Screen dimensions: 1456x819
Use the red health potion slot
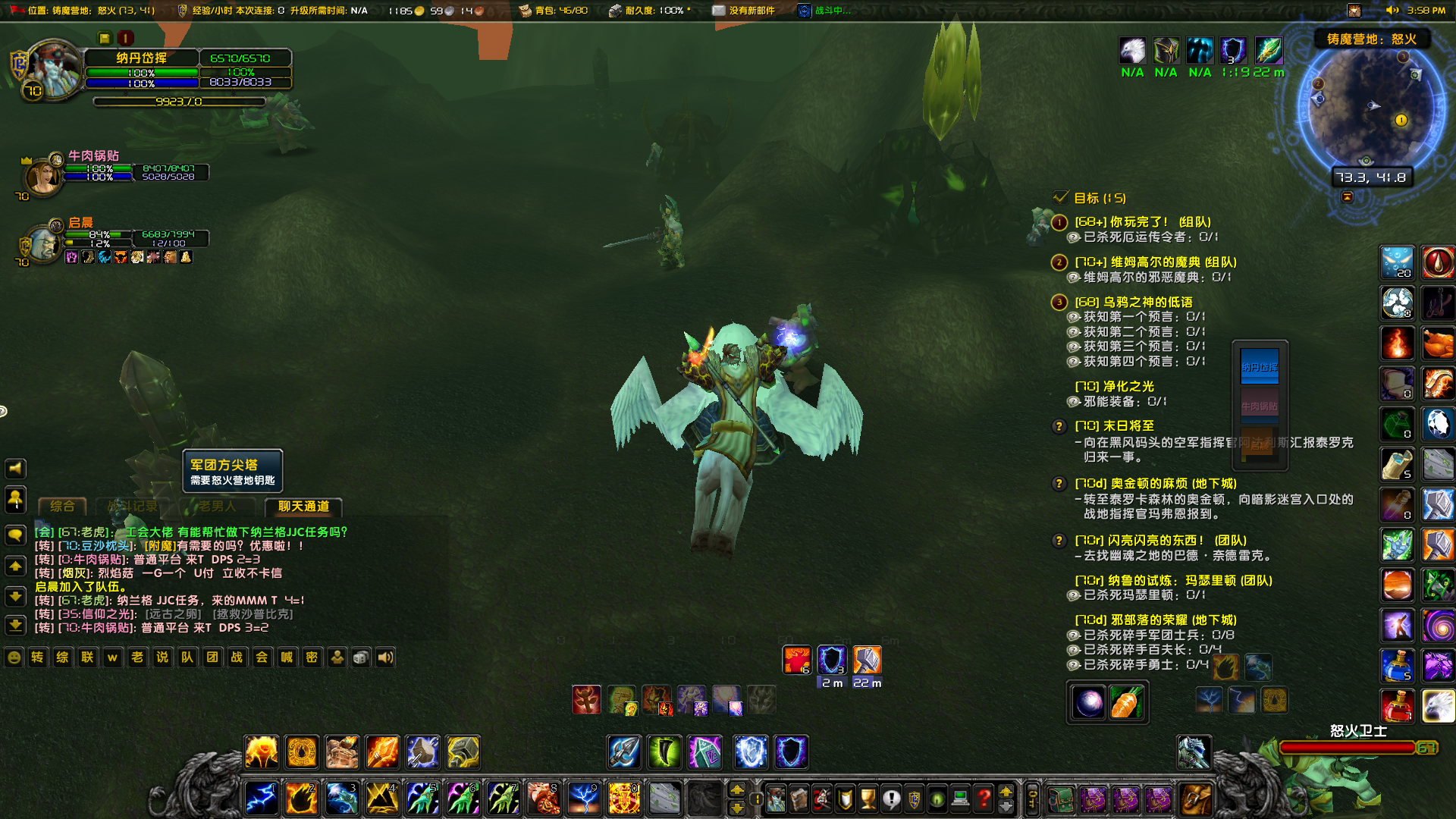(1397, 707)
